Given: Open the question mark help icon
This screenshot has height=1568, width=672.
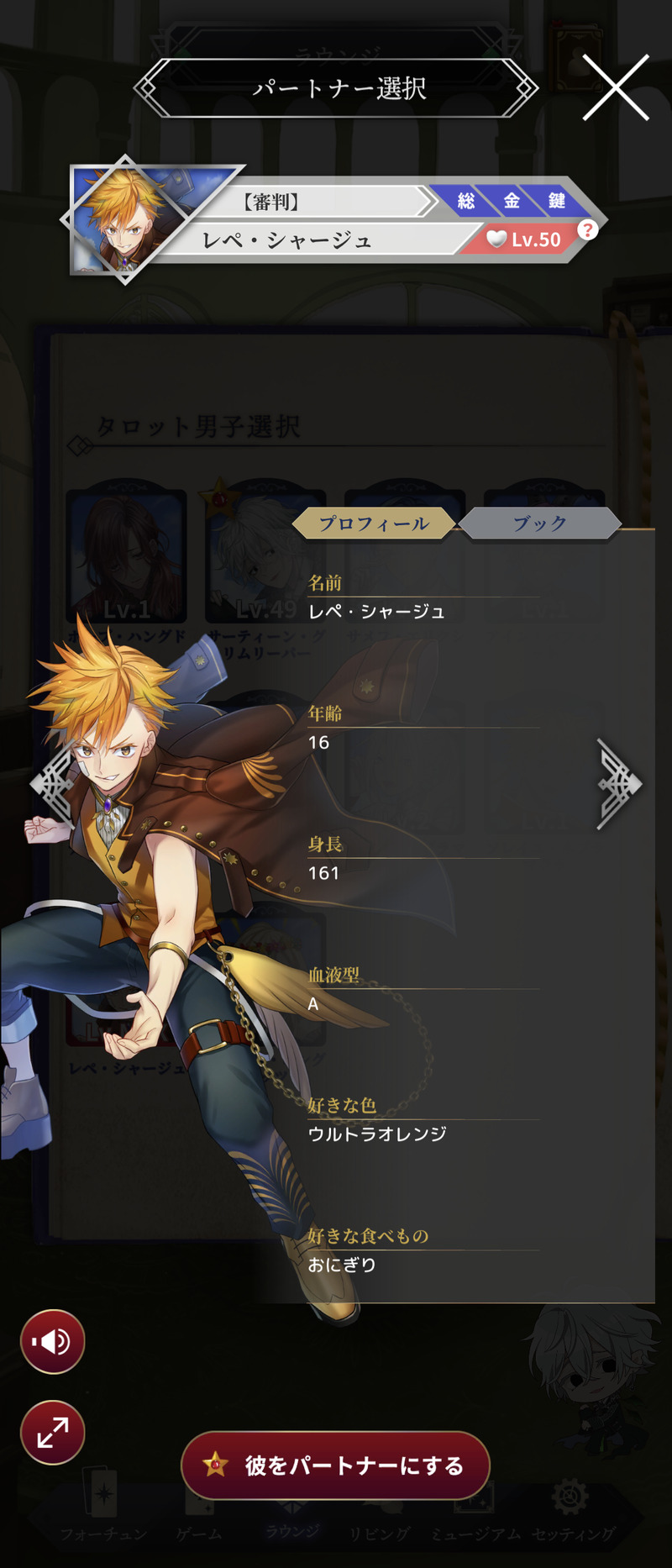Looking at the screenshot, I should tap(587, 229).
